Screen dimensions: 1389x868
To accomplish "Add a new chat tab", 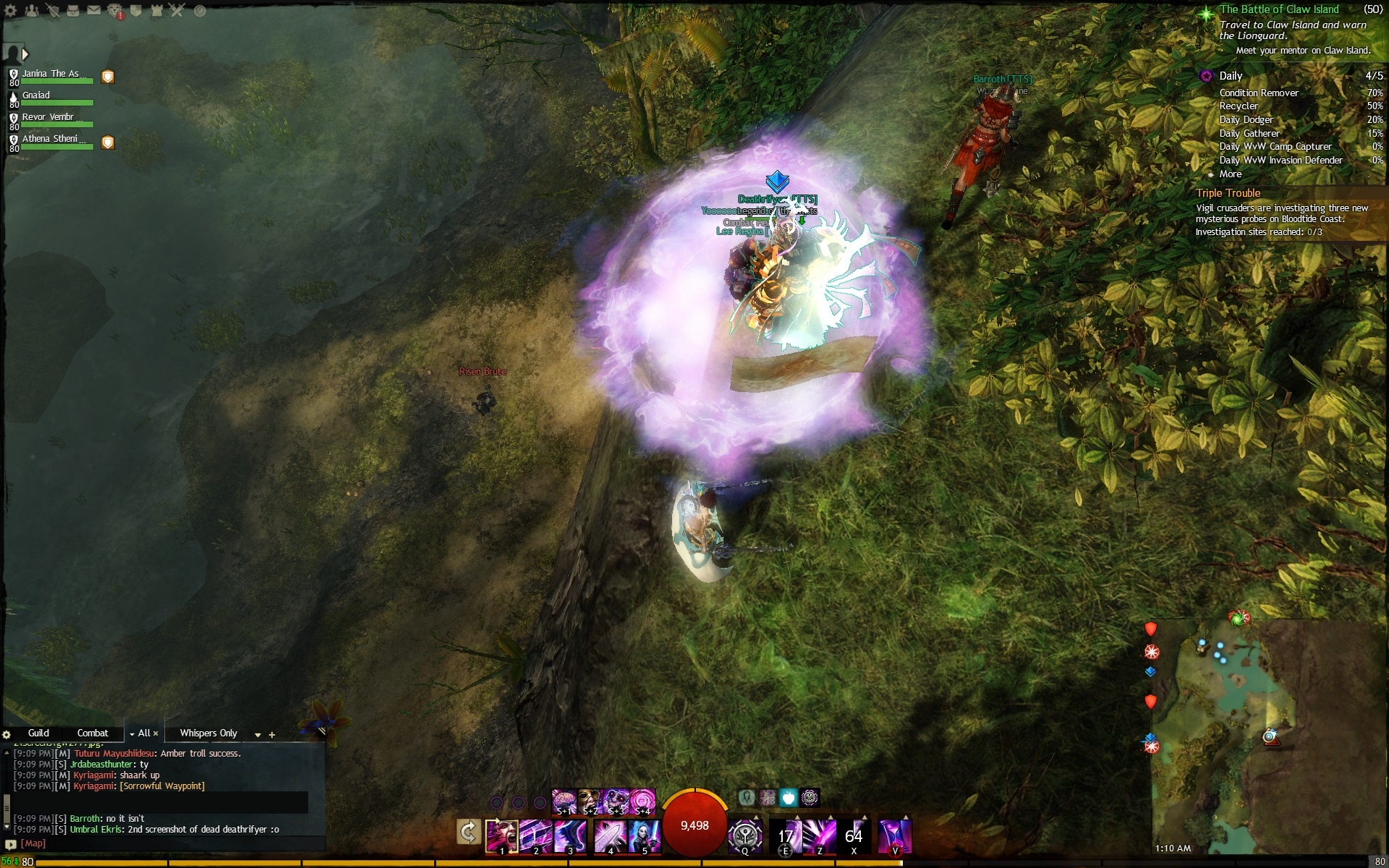I will (272, 734).
